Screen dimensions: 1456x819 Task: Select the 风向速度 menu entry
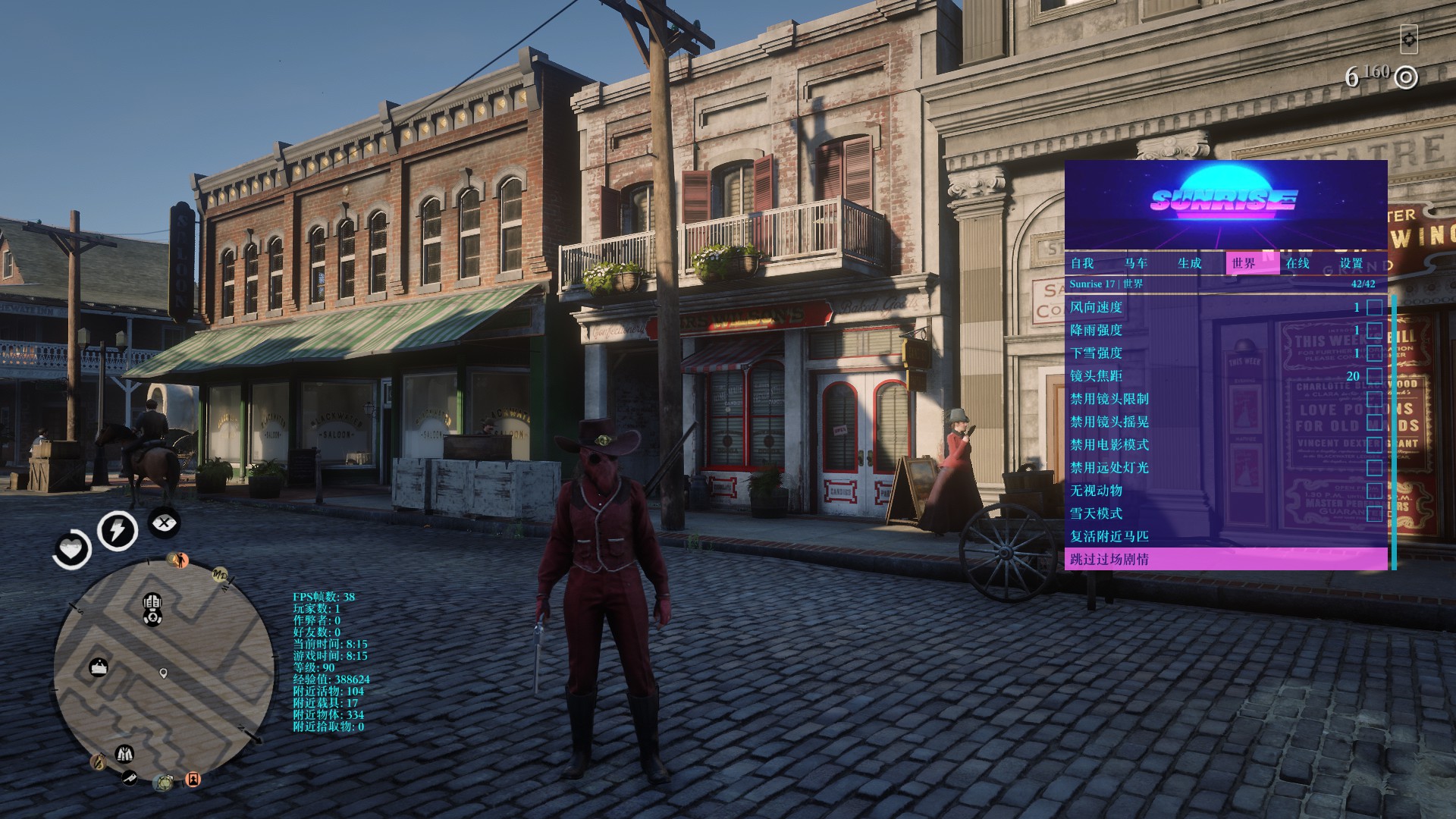(1096, 307)
